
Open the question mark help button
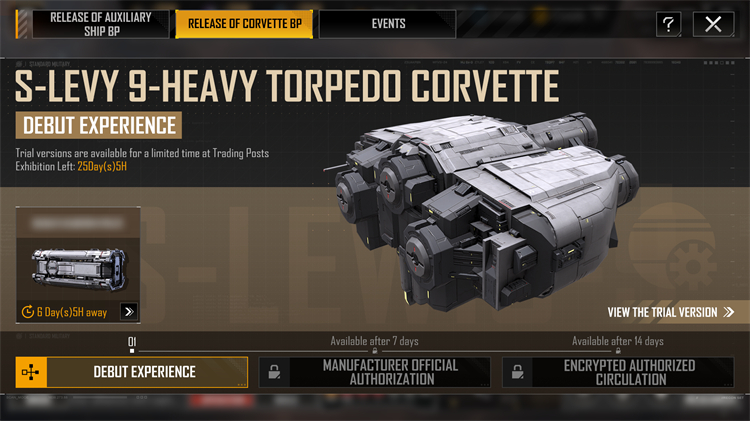pyautogui.click(x=669, y=25)
